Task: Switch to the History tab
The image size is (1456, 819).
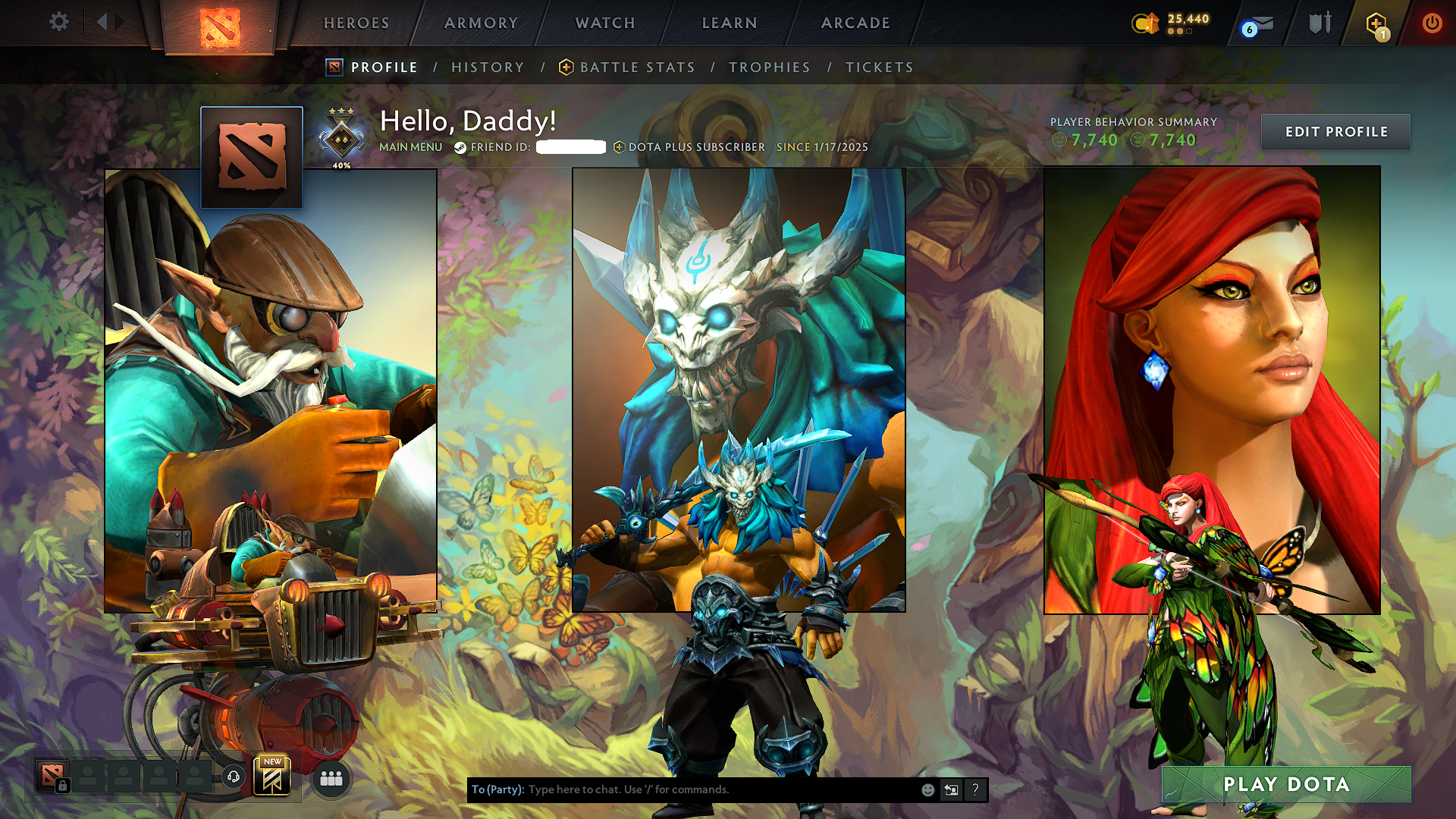Action: click(488, 67)
